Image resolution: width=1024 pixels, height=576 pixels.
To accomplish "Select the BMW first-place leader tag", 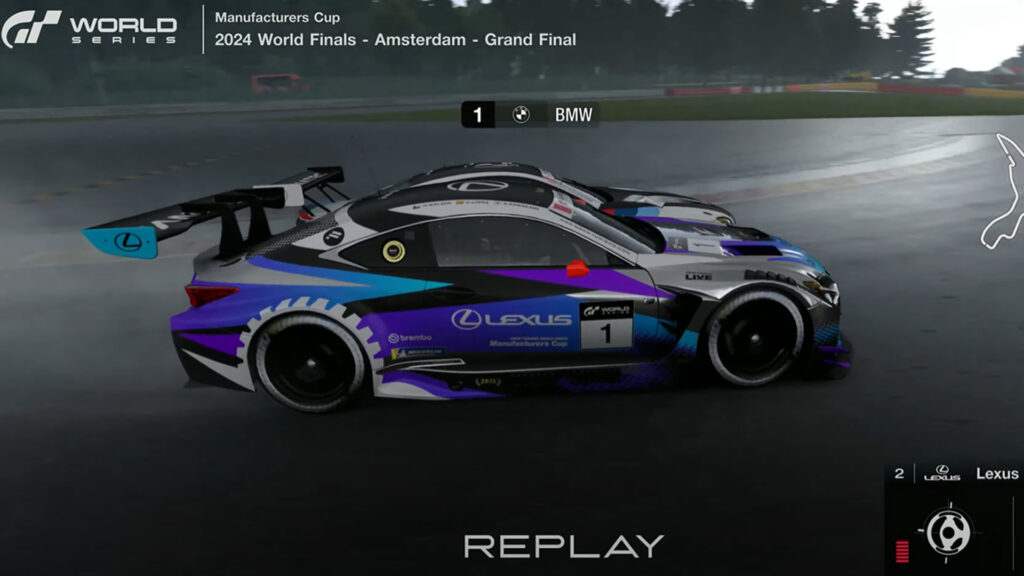I will (531, 115).
